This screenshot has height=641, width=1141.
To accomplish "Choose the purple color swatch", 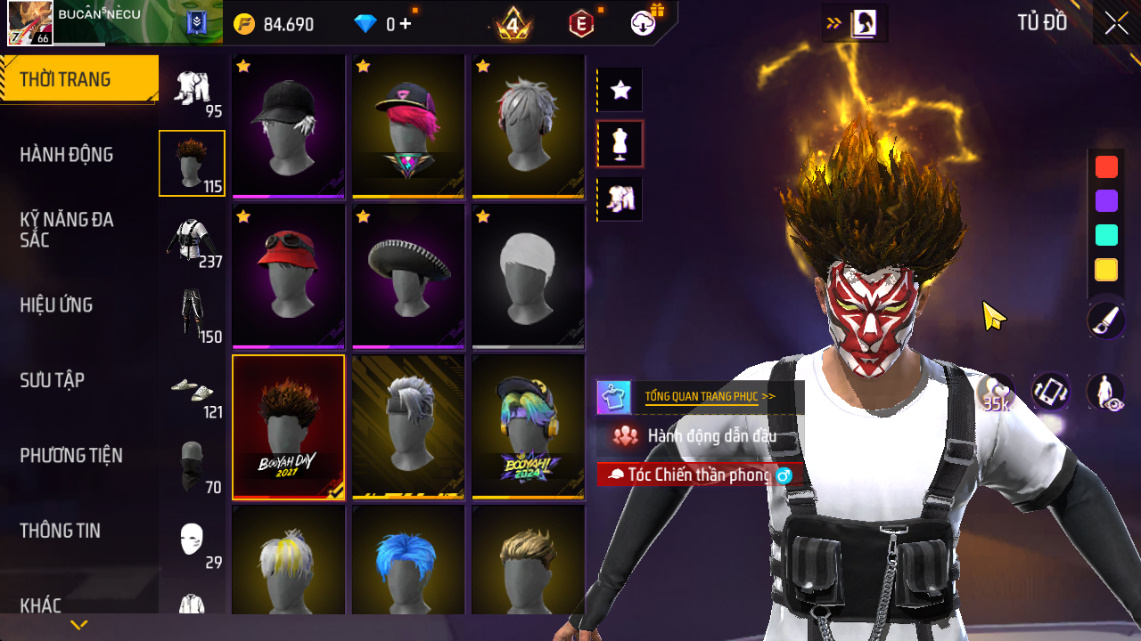I will point(1106,200).
